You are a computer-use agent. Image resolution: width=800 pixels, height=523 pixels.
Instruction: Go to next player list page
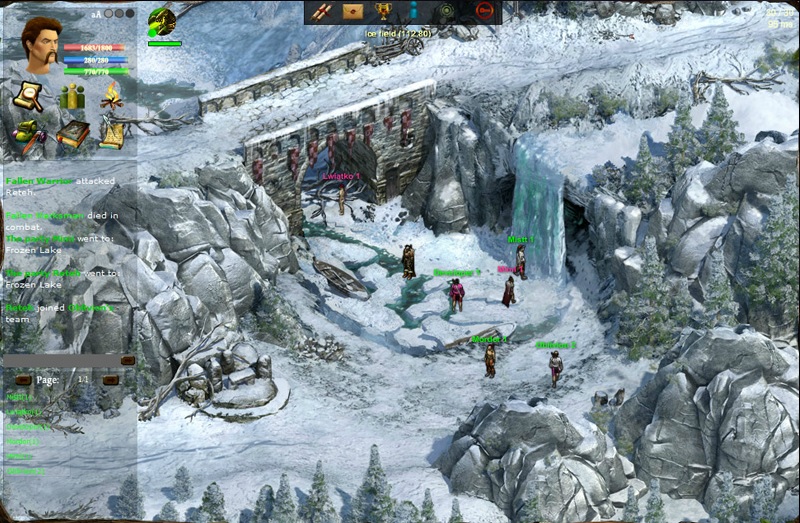(111, 380)
